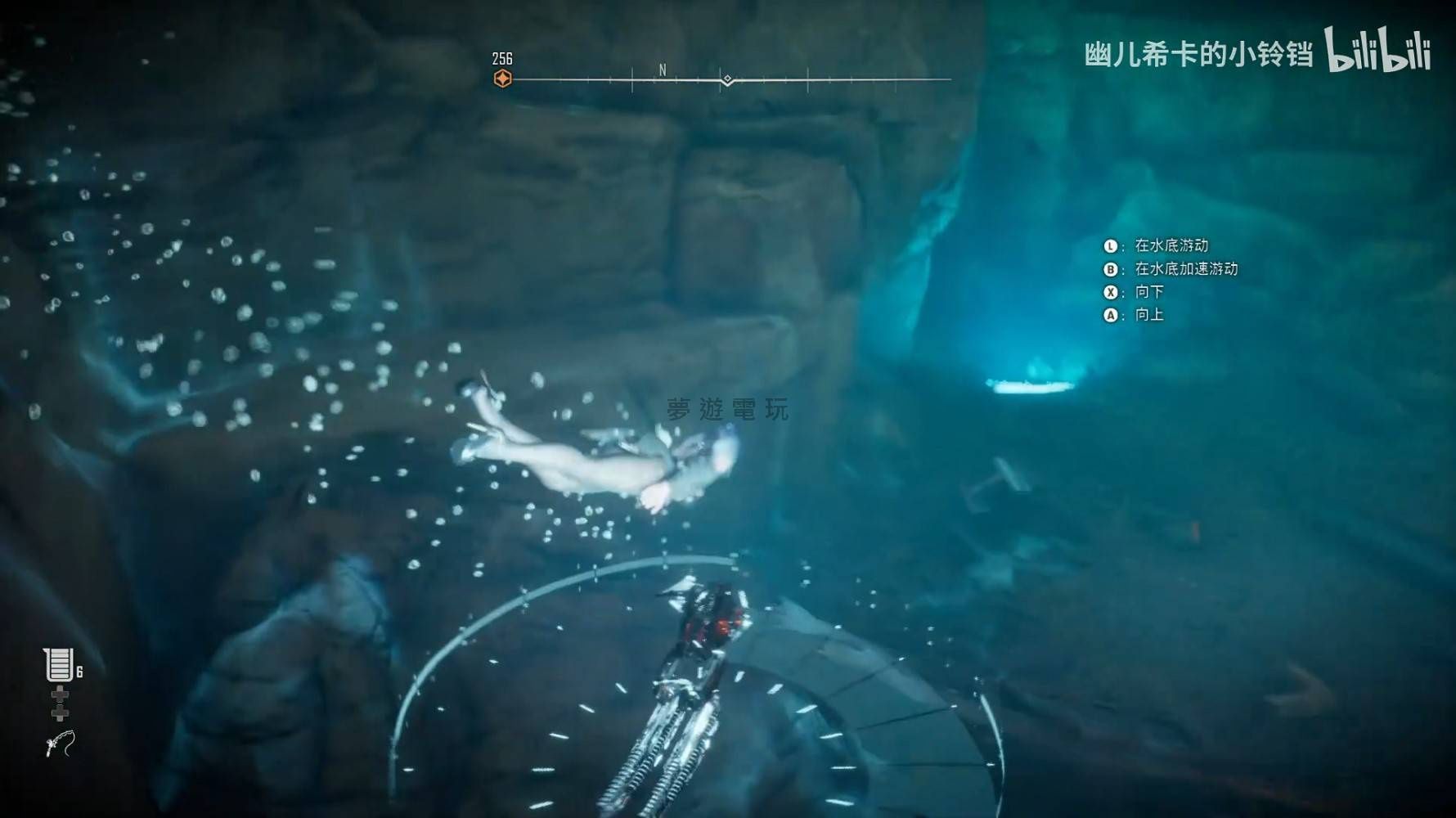Select the compass bar's center heading marker
Image resolution: width=1456 pixels, height=818 pixels.
click(727, 80)
